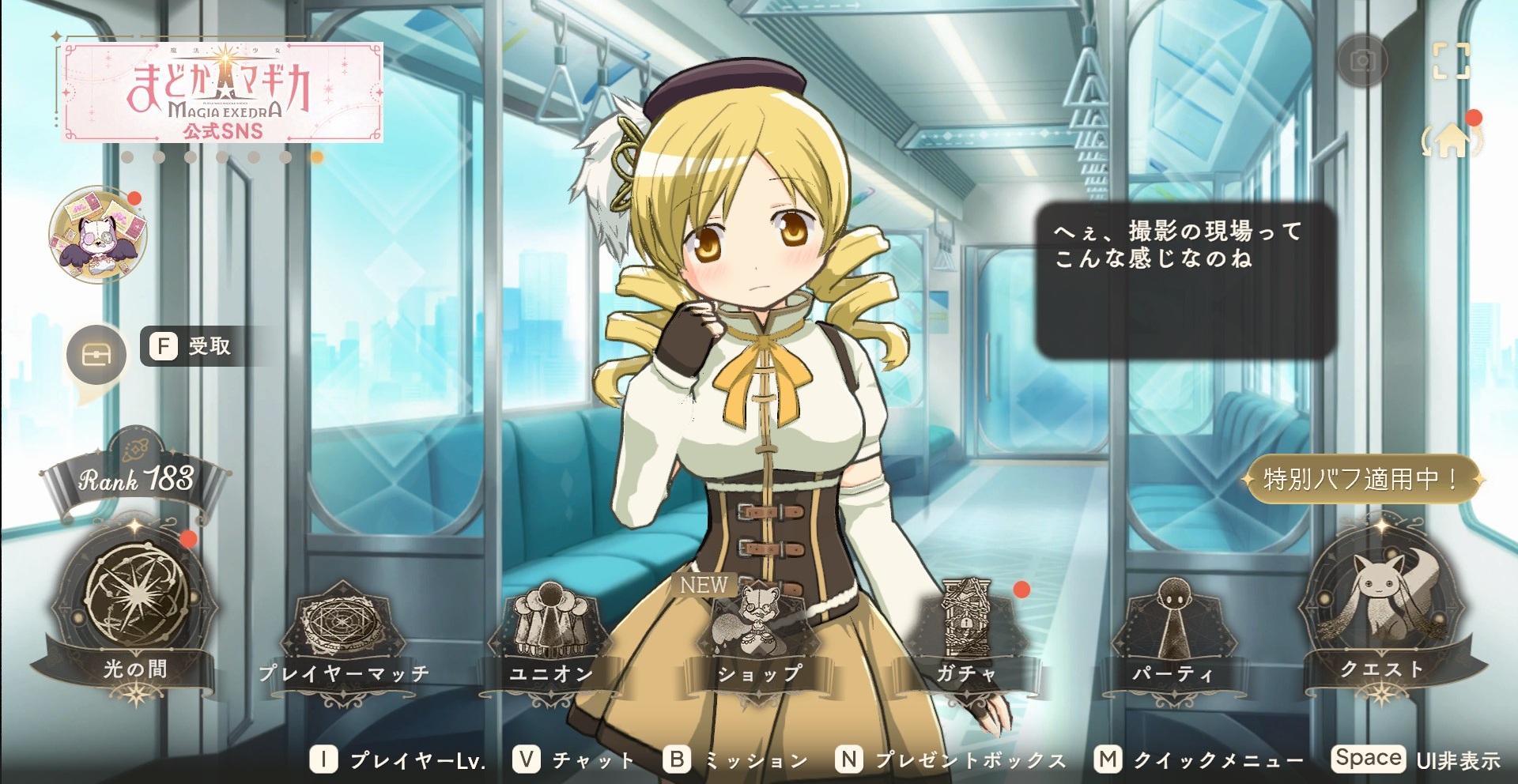View the 特別バフ適用中 special buff notice
This screenshot has height=784, width=1518.
pyautogui.click(x=1361, y=479)
